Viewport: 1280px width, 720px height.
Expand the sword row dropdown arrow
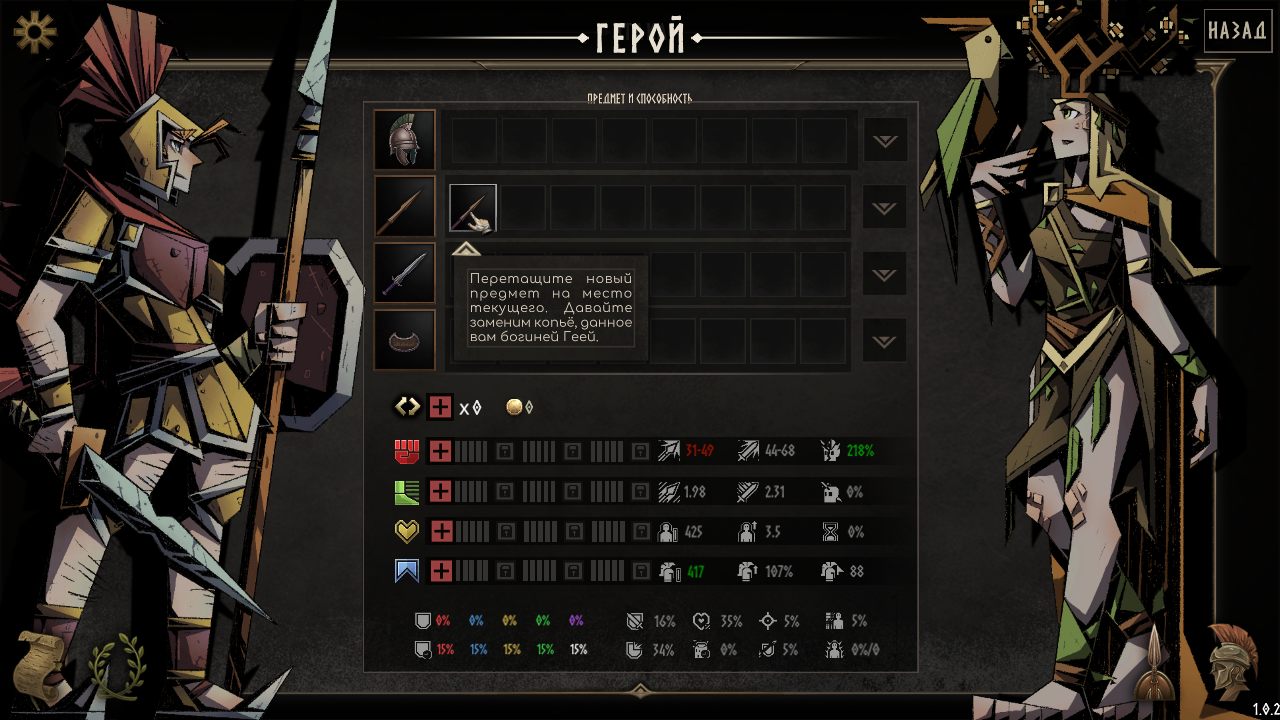tap(885, 274)
